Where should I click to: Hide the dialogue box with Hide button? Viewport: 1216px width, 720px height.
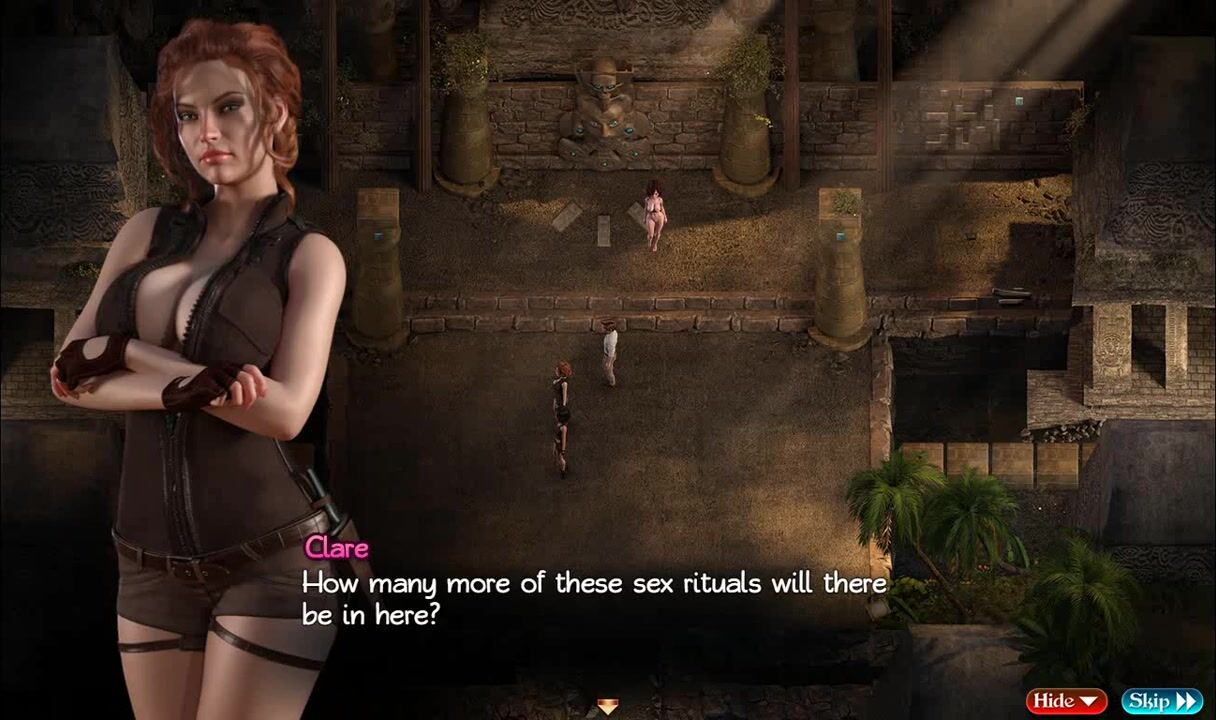point(1065,700)
